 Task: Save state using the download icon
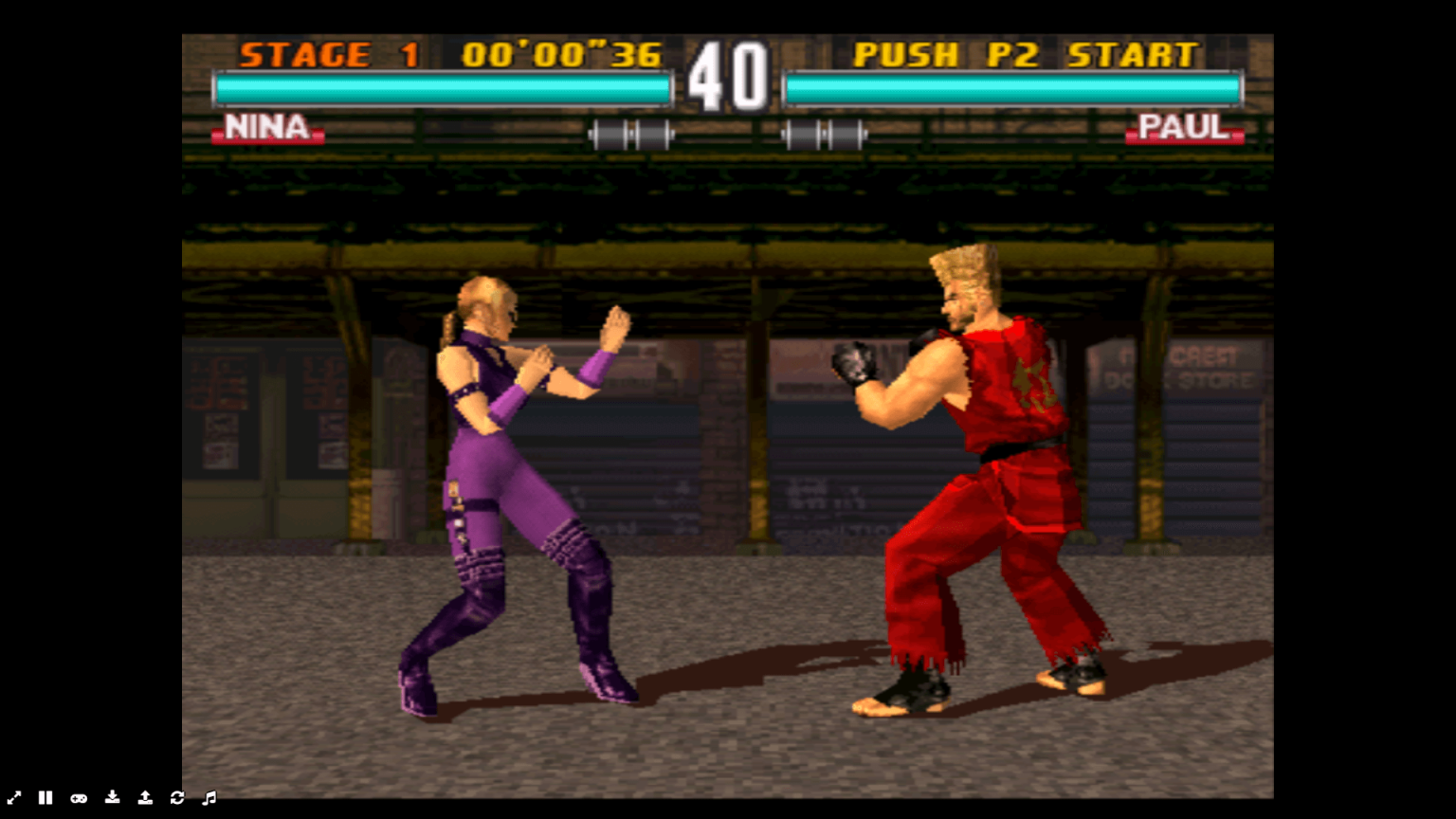[112, 798]
